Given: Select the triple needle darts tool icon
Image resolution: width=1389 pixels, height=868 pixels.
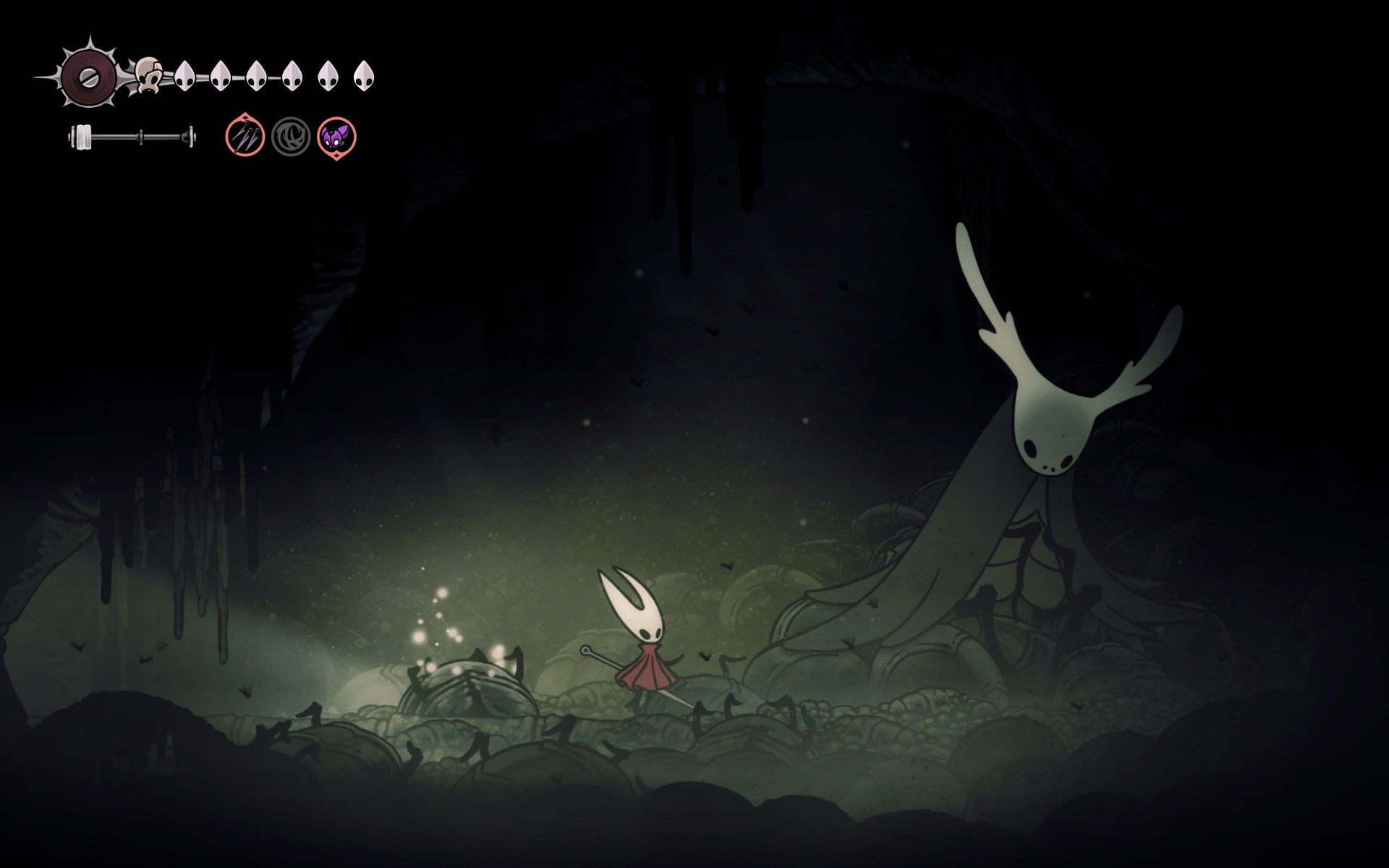Looking at the screenshot, I should (245, 136).
